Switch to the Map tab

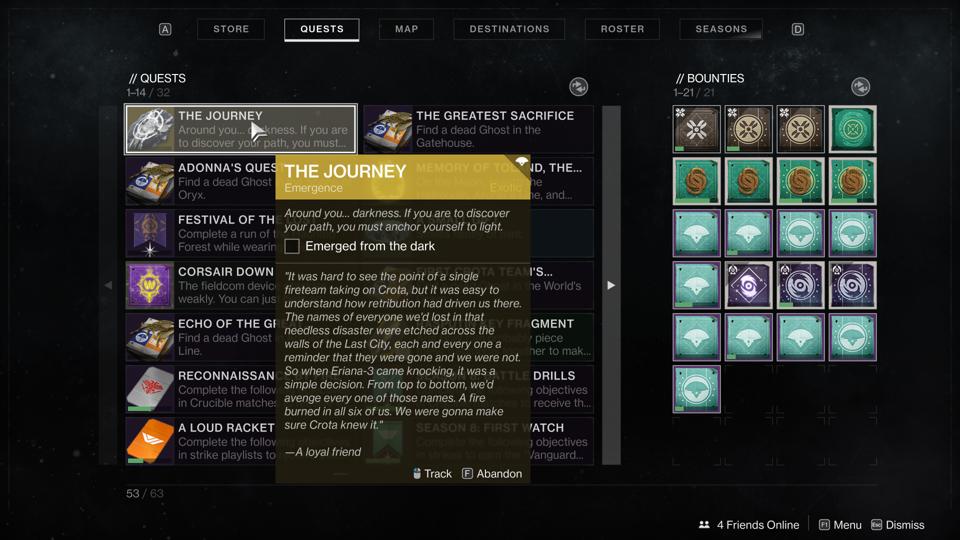pos(406,29)
